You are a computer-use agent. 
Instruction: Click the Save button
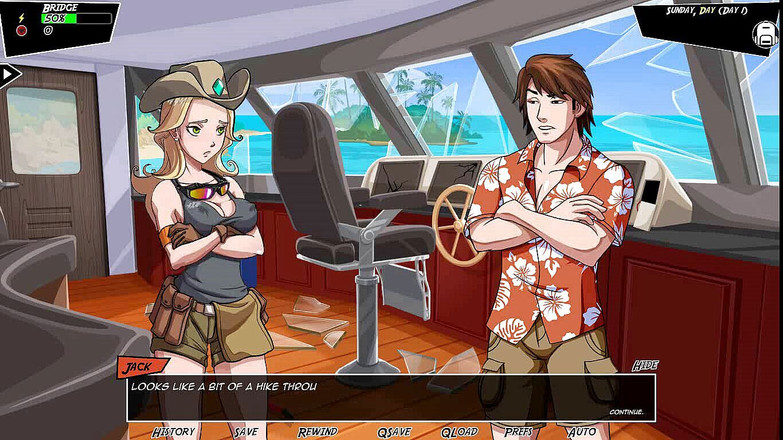tap(246, 431)
